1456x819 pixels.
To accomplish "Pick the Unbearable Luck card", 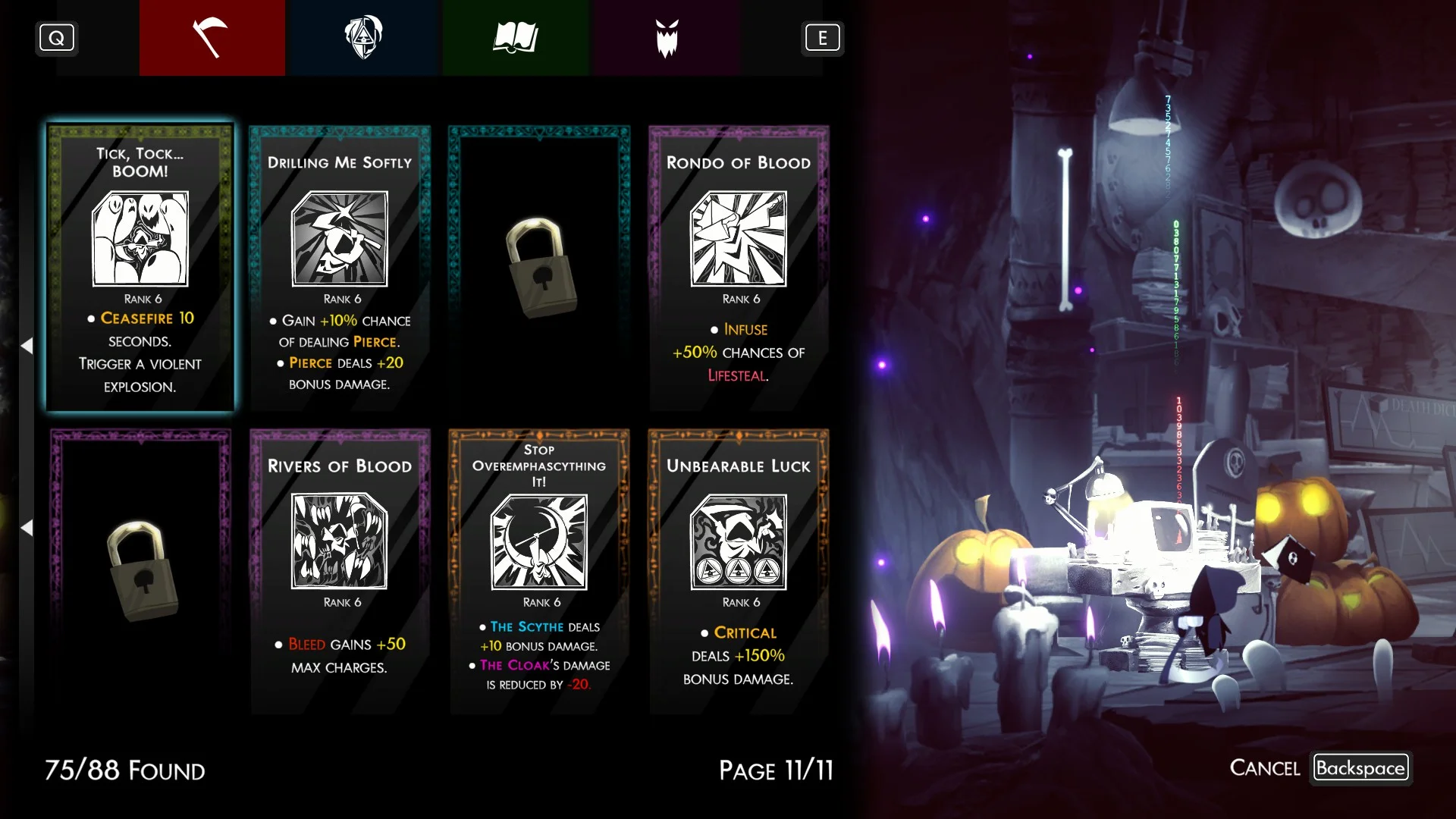I will pos(739,570).
